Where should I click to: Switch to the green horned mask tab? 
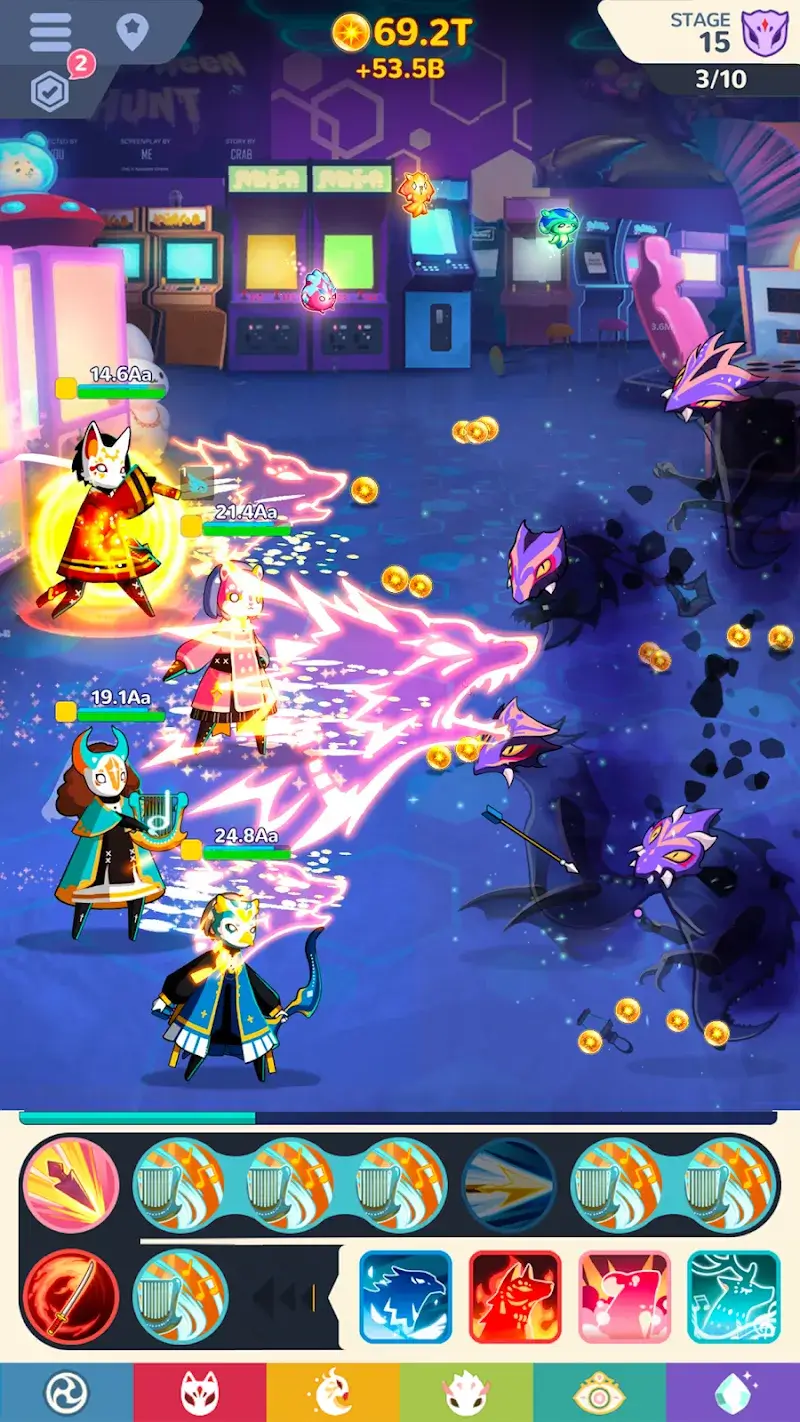(x=466, y=1392)
